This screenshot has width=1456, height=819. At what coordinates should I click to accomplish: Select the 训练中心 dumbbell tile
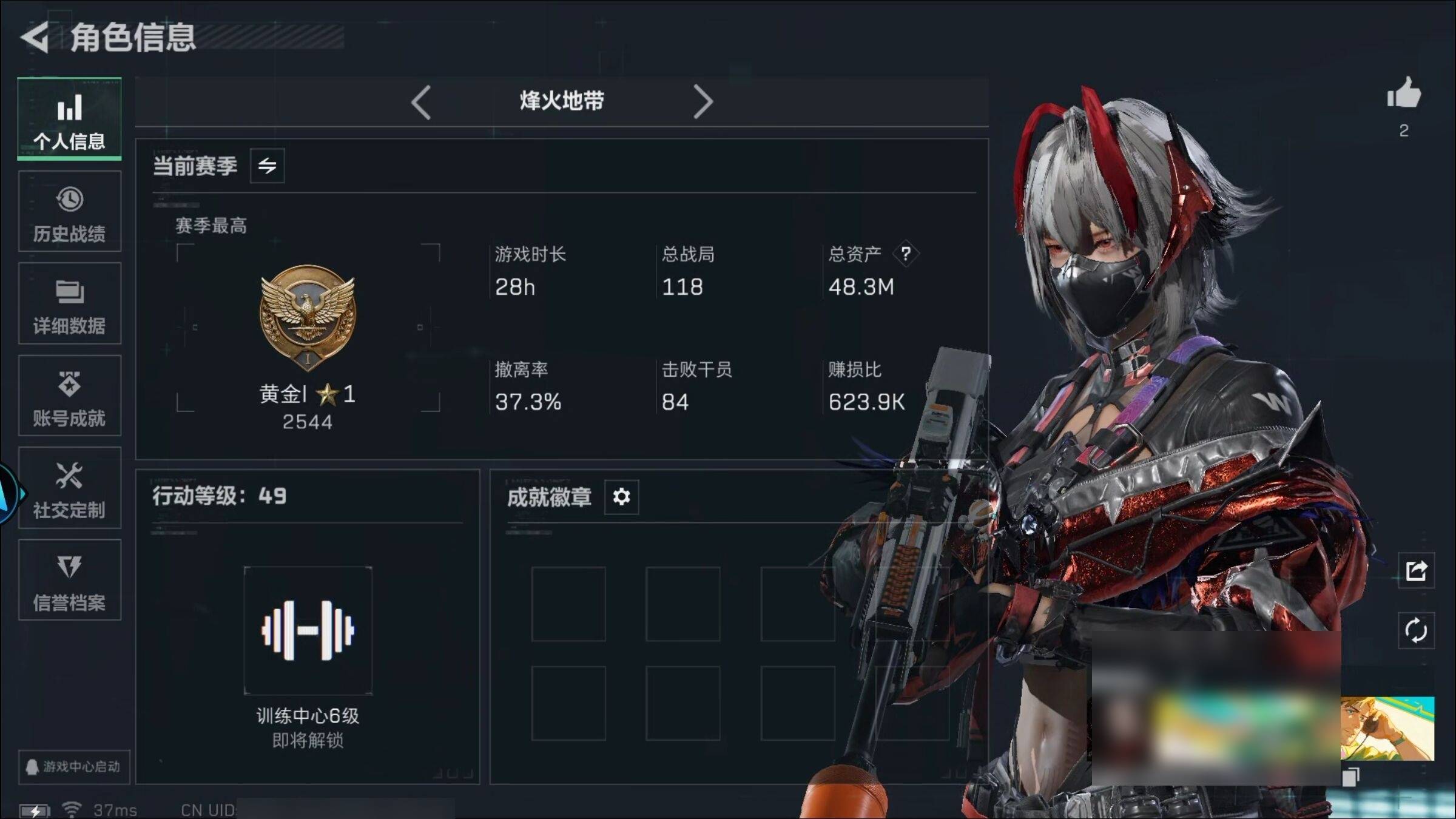308,630
